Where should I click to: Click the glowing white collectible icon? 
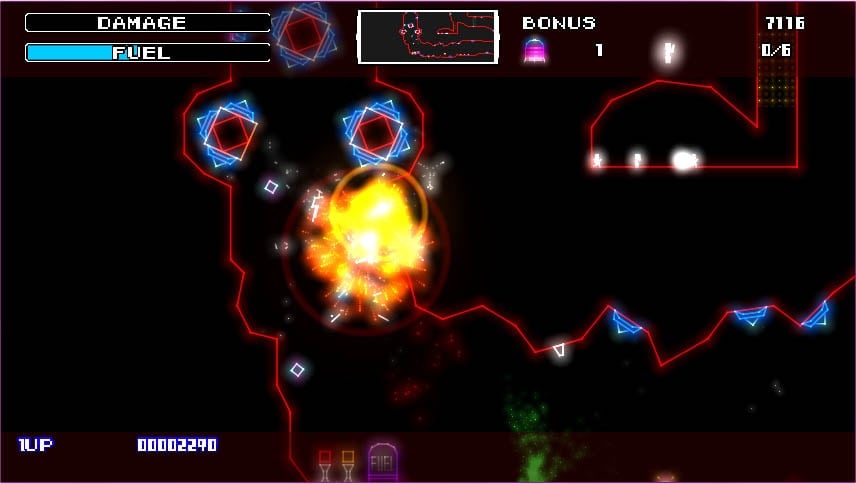[x=669, y=51]
